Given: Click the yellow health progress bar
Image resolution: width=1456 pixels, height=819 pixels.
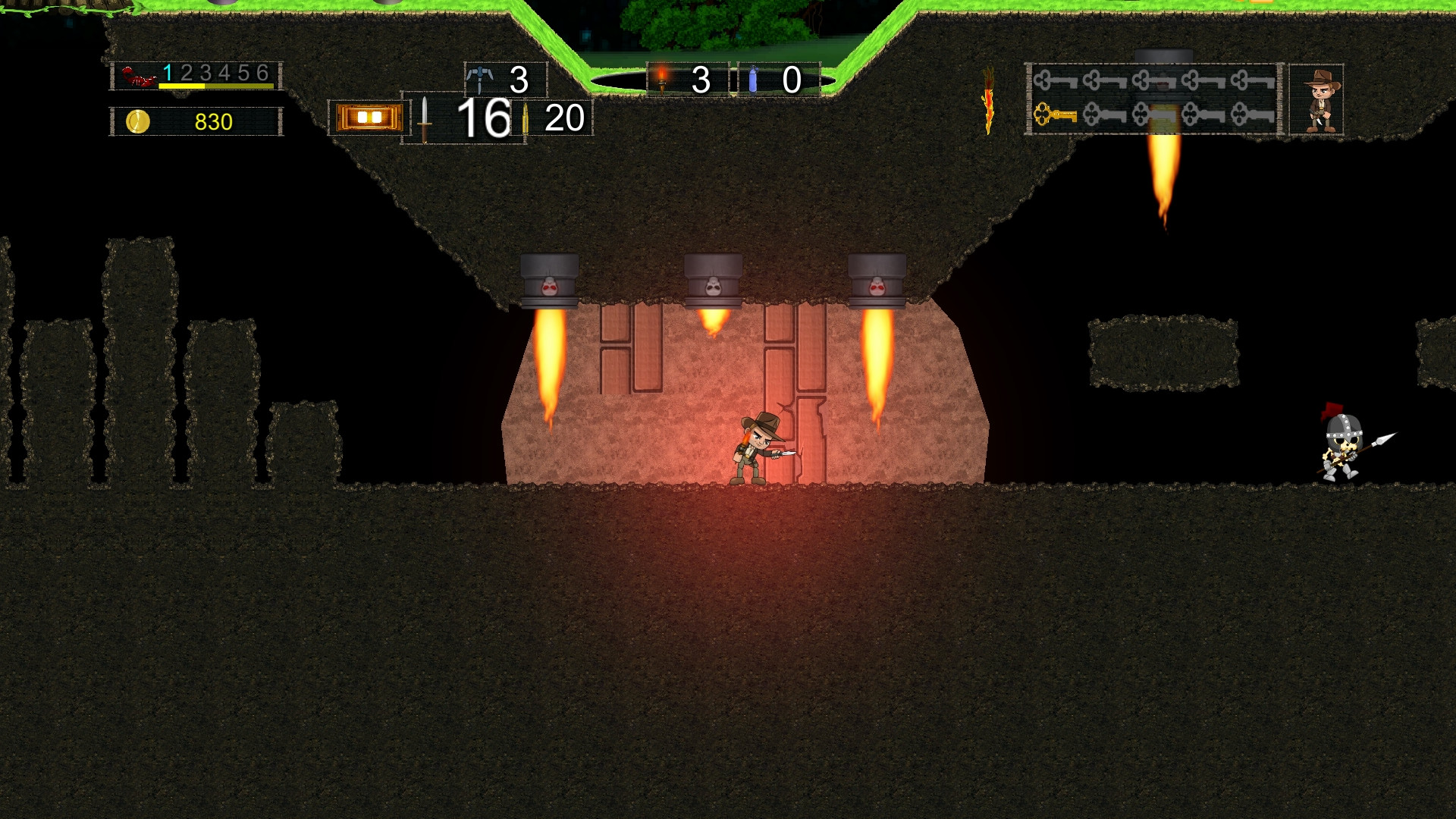Looking at the screenshot, I should click(182, 86).
